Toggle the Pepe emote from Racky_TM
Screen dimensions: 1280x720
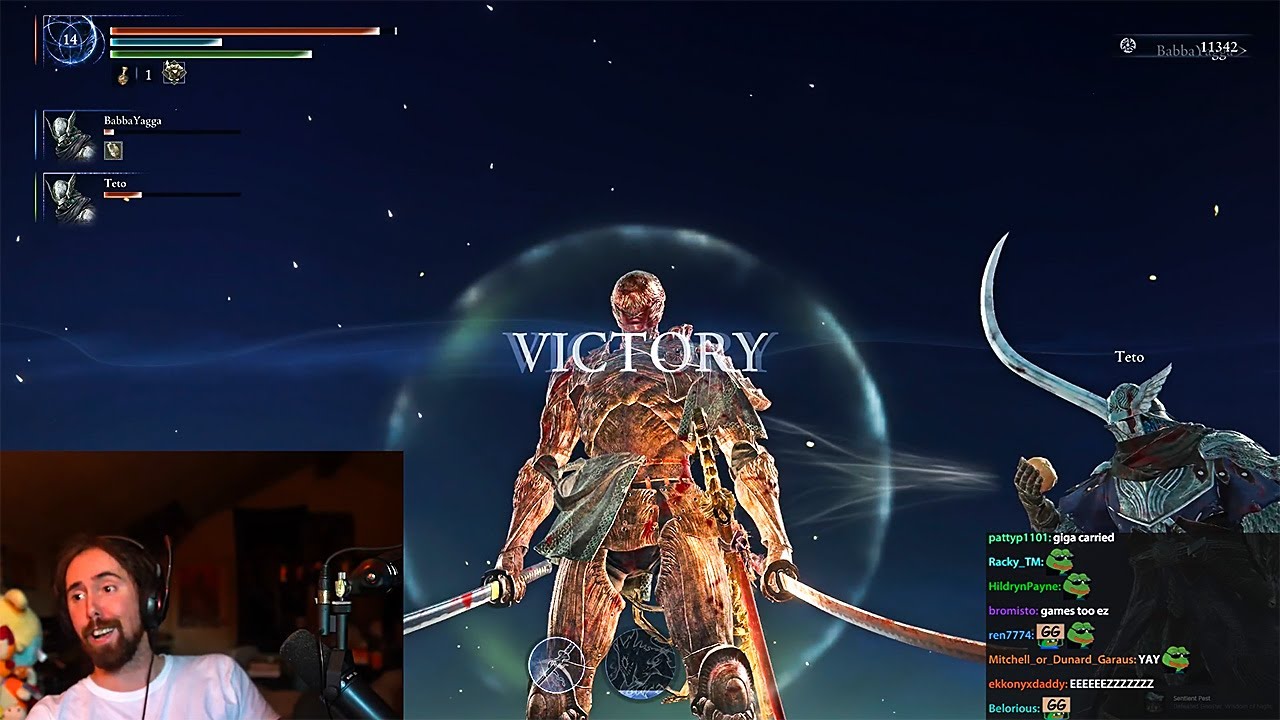pyautogui.click(x=1060, y=562)
